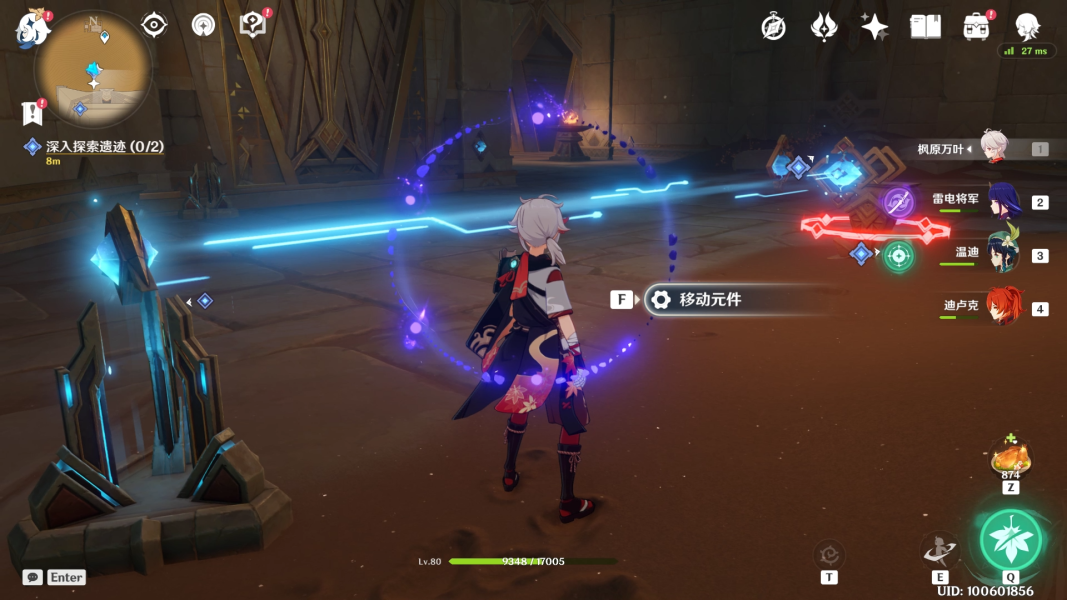Open the winged battle pass icon
Screen dimensions: 1067x600
pyautogui.click(x=824, y=27)
